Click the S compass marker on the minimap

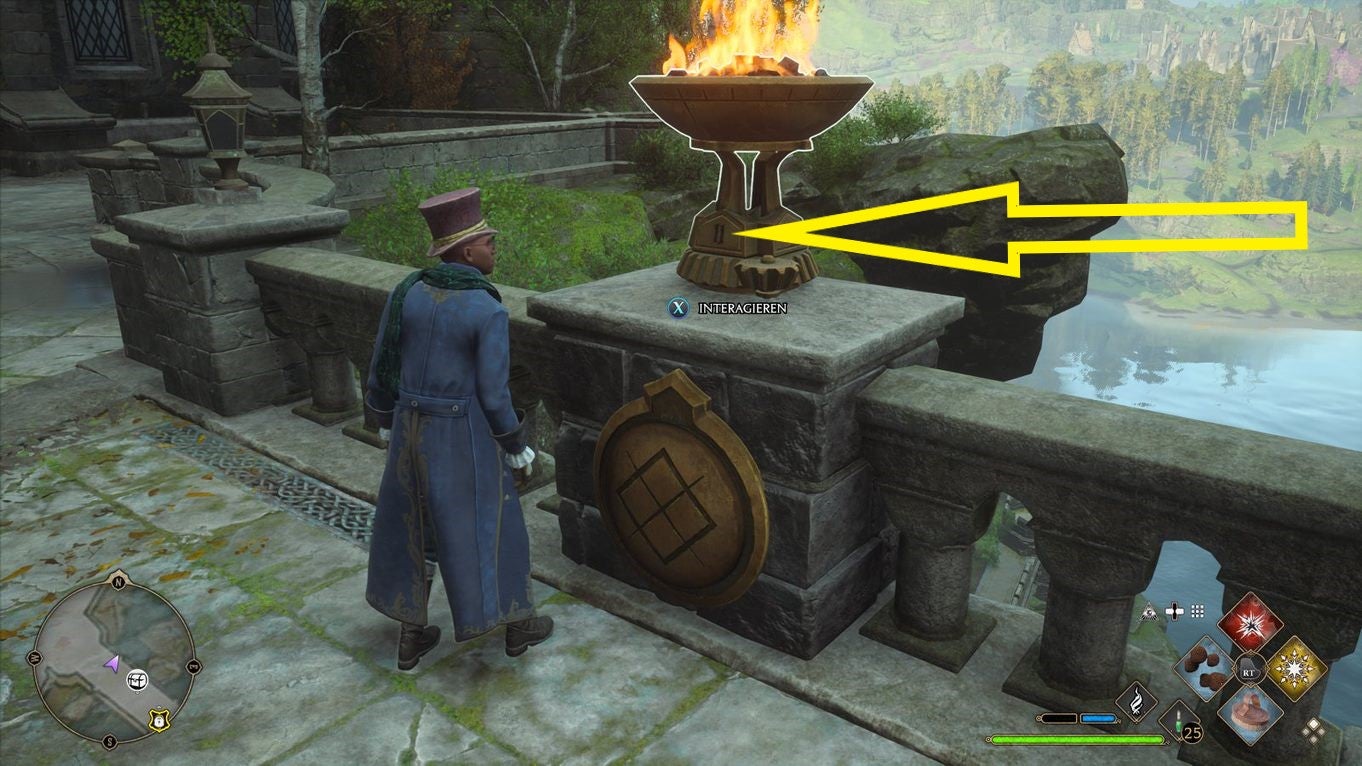[111, 740]
